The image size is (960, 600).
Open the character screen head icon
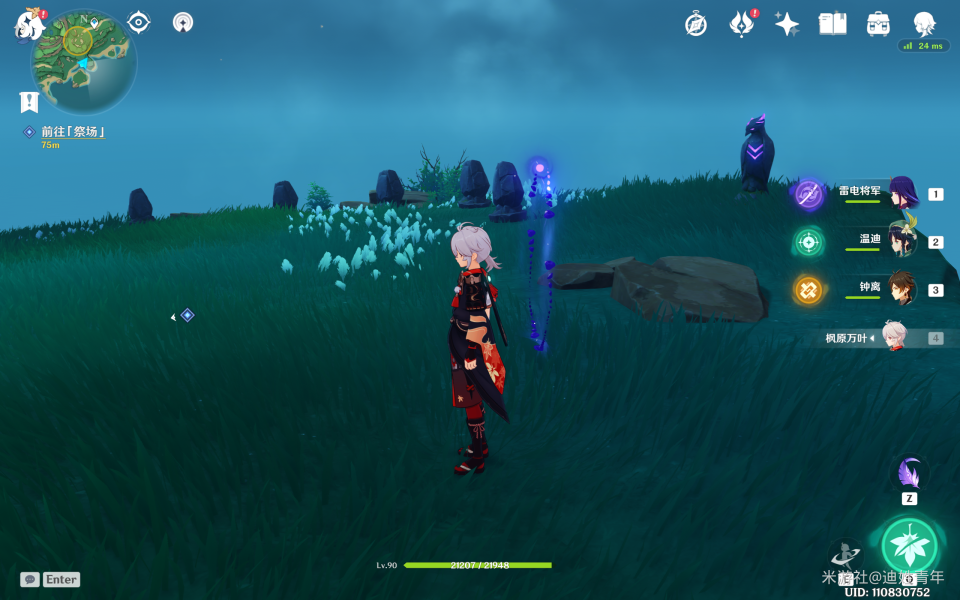click(x=924, y=24)
